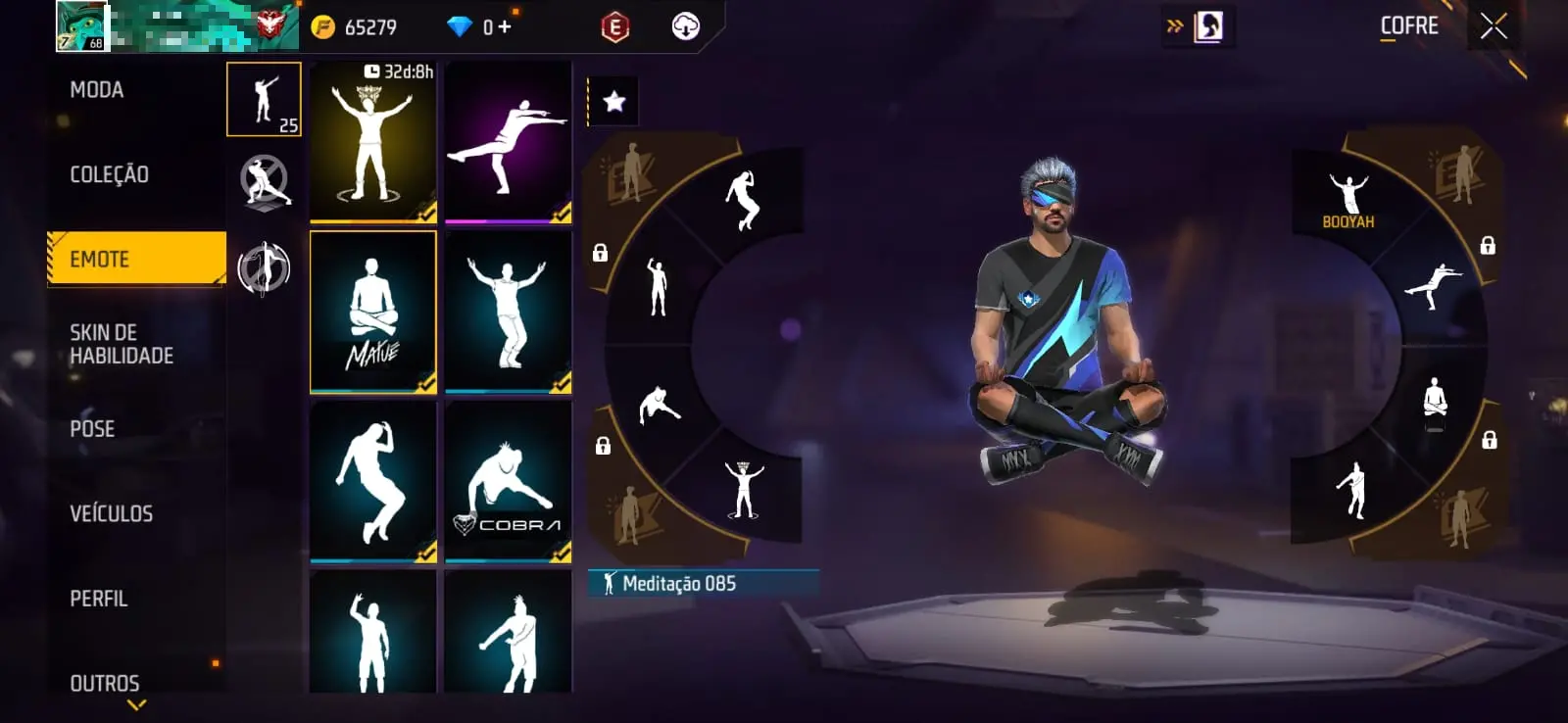1568x723 pixels.
Task: Click the player avatar in the top-left corner
Action: click(x=82, y=26)
